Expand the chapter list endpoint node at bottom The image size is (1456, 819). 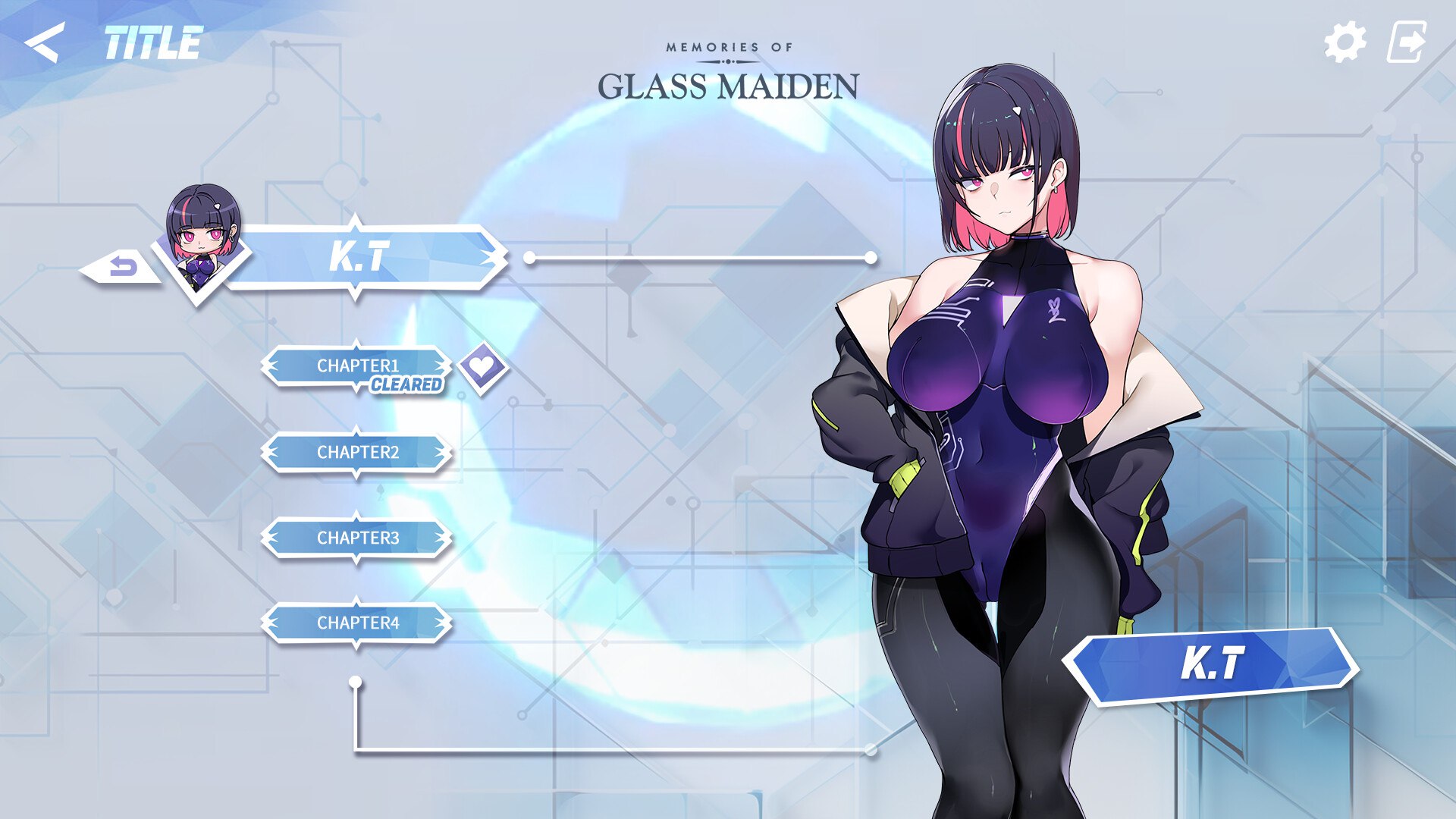[x=354, y=682]
